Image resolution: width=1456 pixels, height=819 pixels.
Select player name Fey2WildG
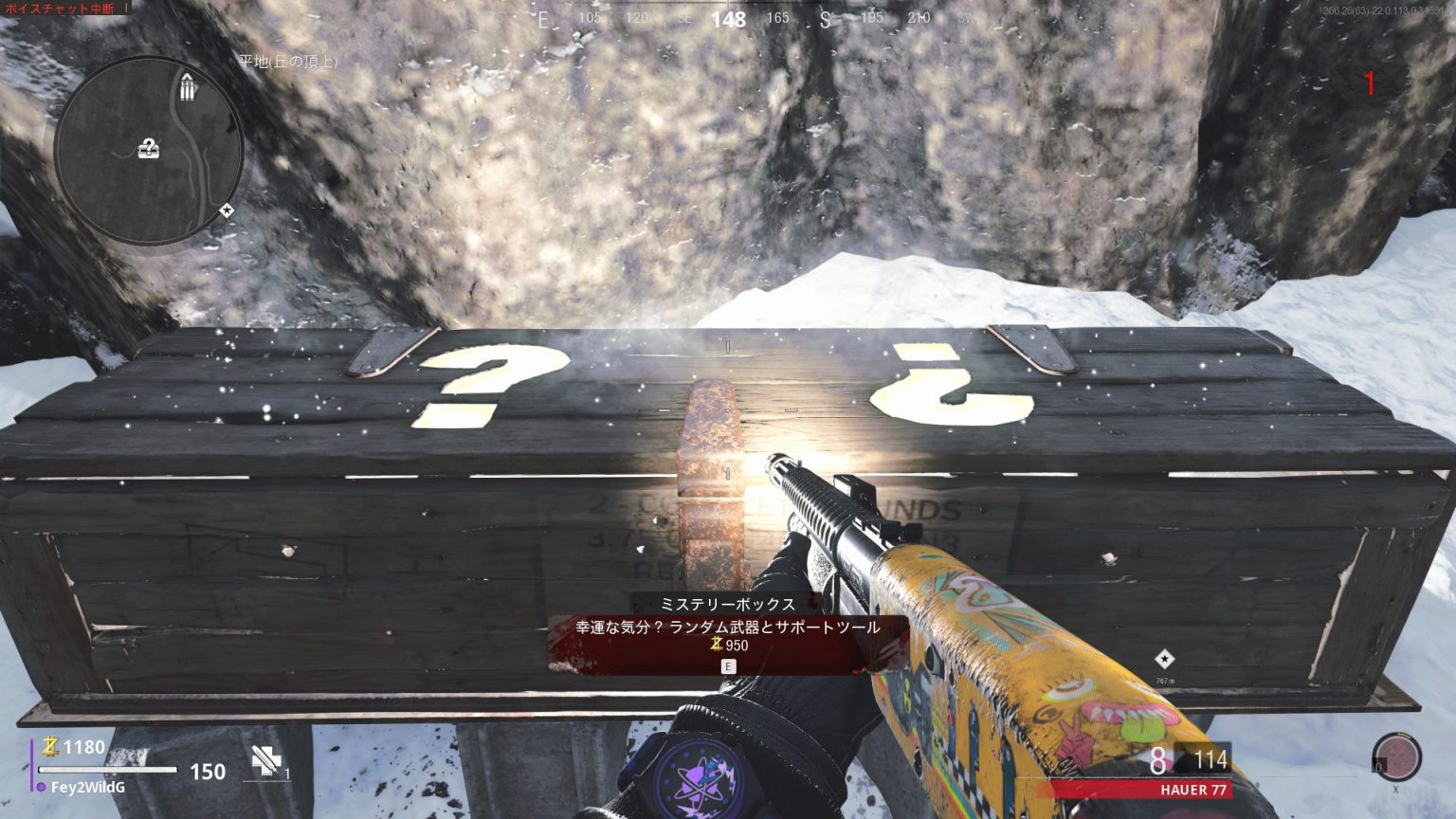88,787
